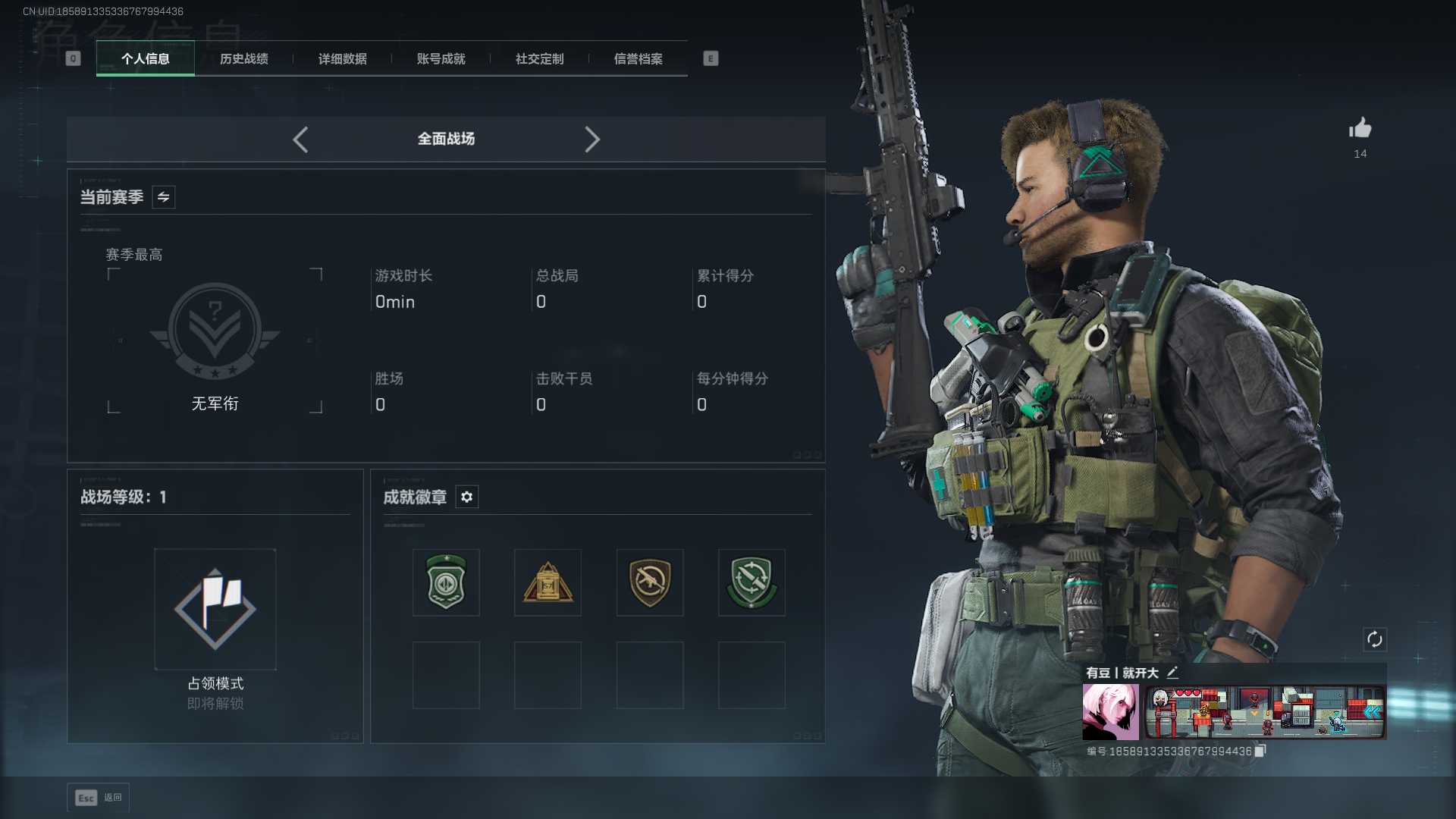Select the green circular arrows shield badge
This screenshot has width=1456, height=819.
tap(752, 582)
